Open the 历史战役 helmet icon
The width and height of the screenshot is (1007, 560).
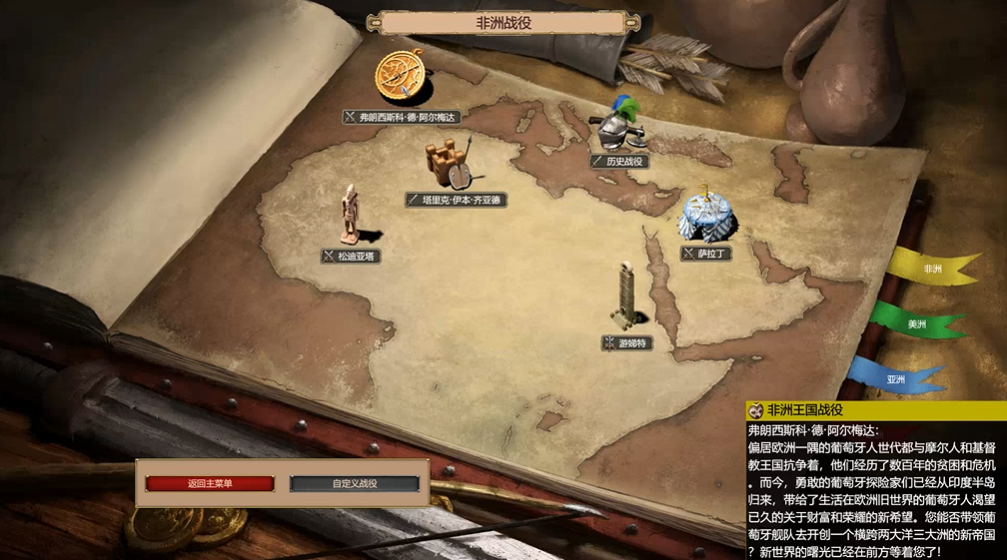click(620, 128)
